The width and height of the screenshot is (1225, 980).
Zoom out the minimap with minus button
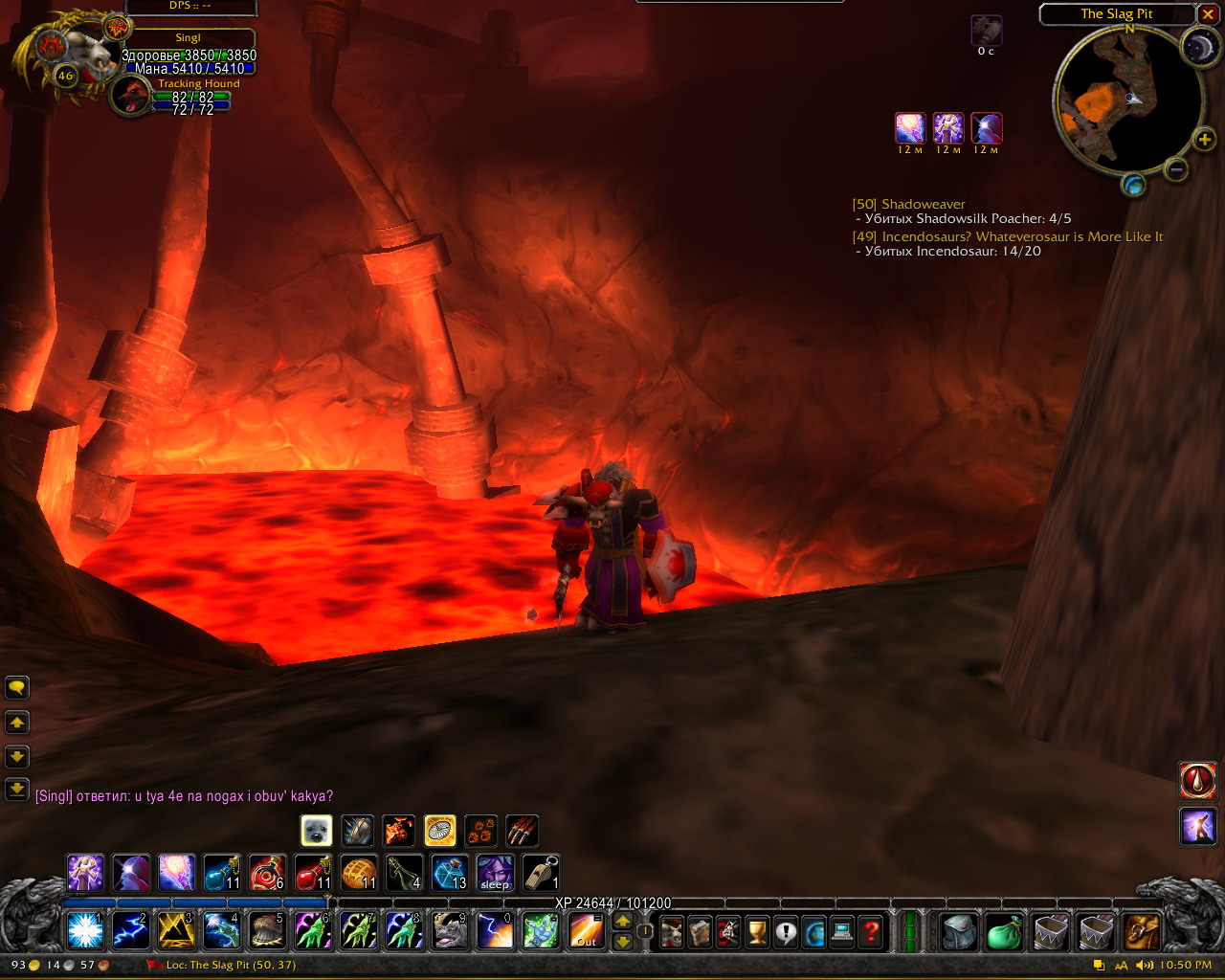coord(1177,169)
